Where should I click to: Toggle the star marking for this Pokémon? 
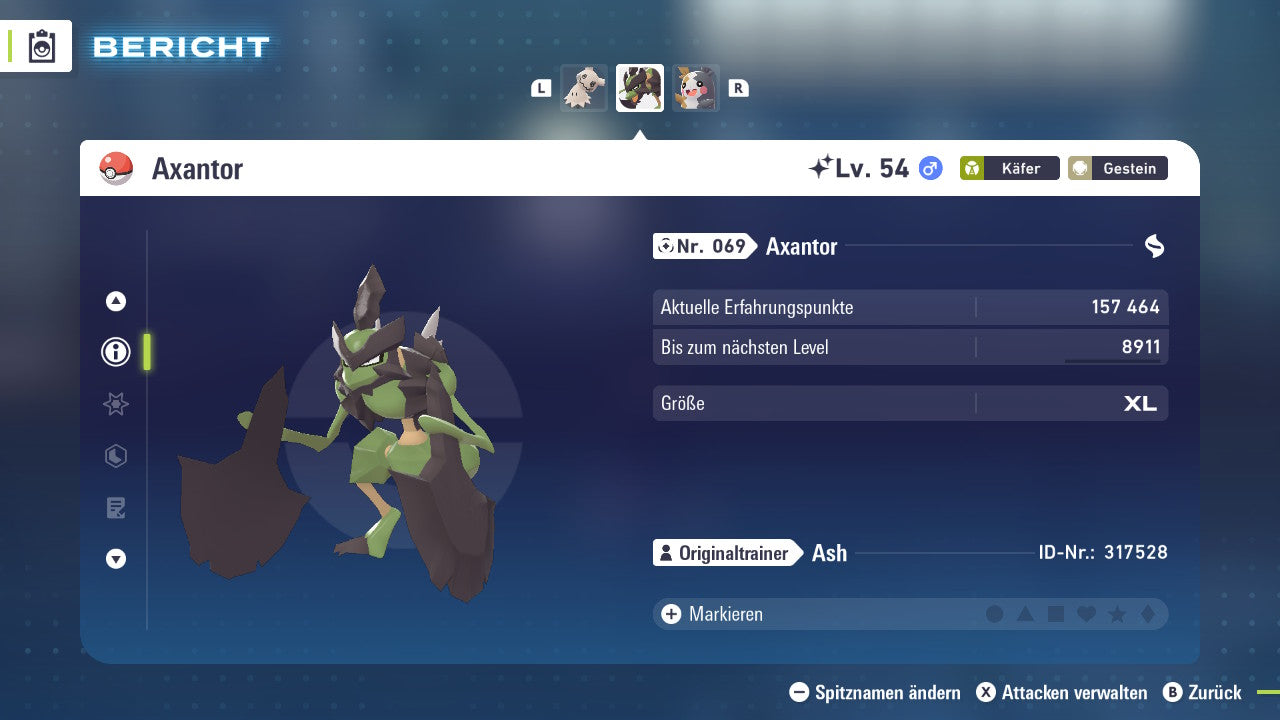point(1115,614)
